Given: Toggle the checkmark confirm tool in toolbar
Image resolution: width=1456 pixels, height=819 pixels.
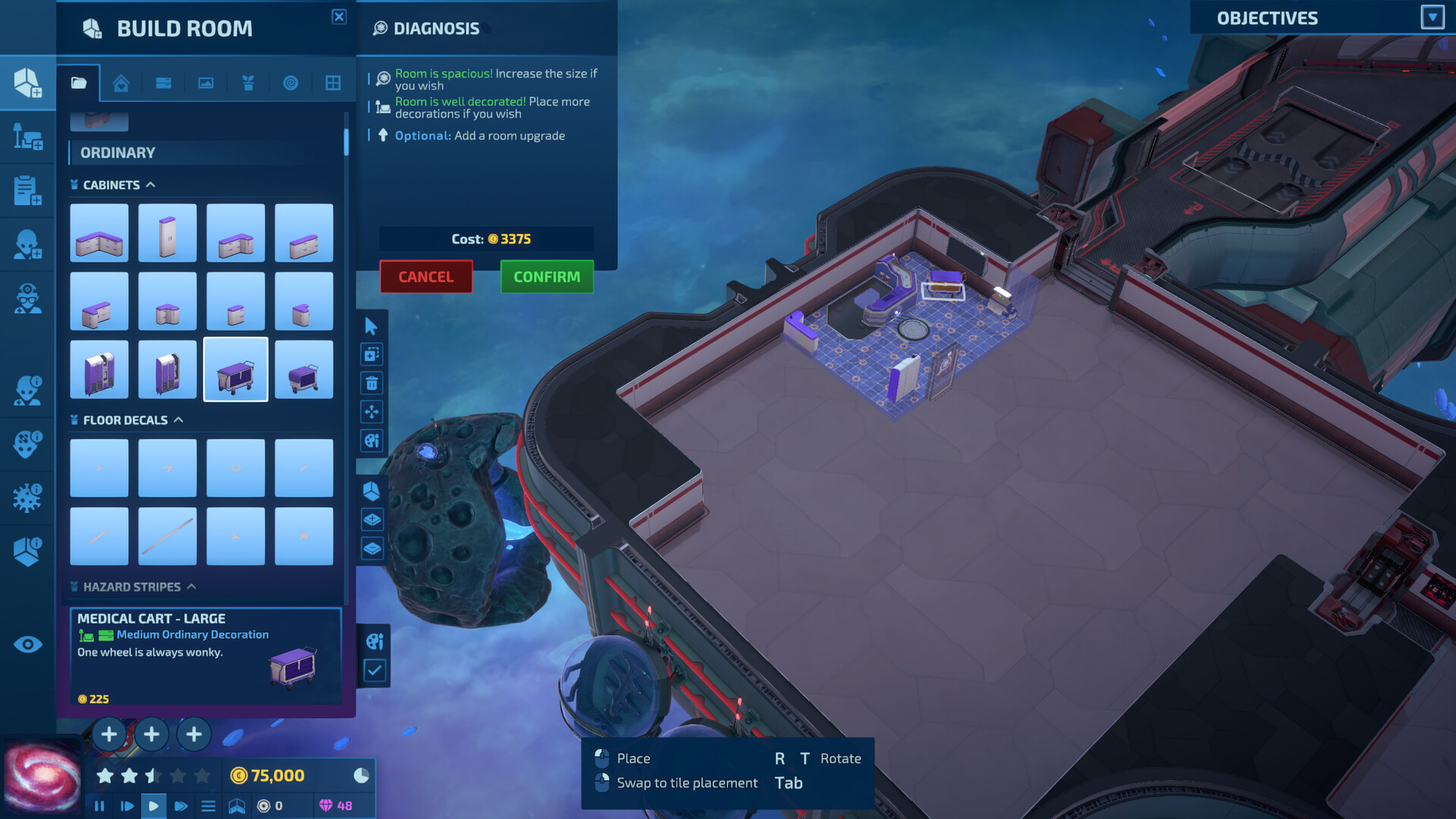Looking at the screenshot, I should tap(374, 670).
